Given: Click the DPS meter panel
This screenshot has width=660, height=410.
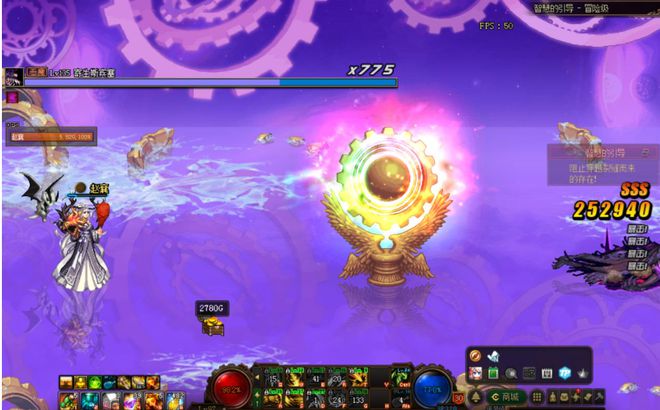Looking at the screenshot, I should [50, 135].
